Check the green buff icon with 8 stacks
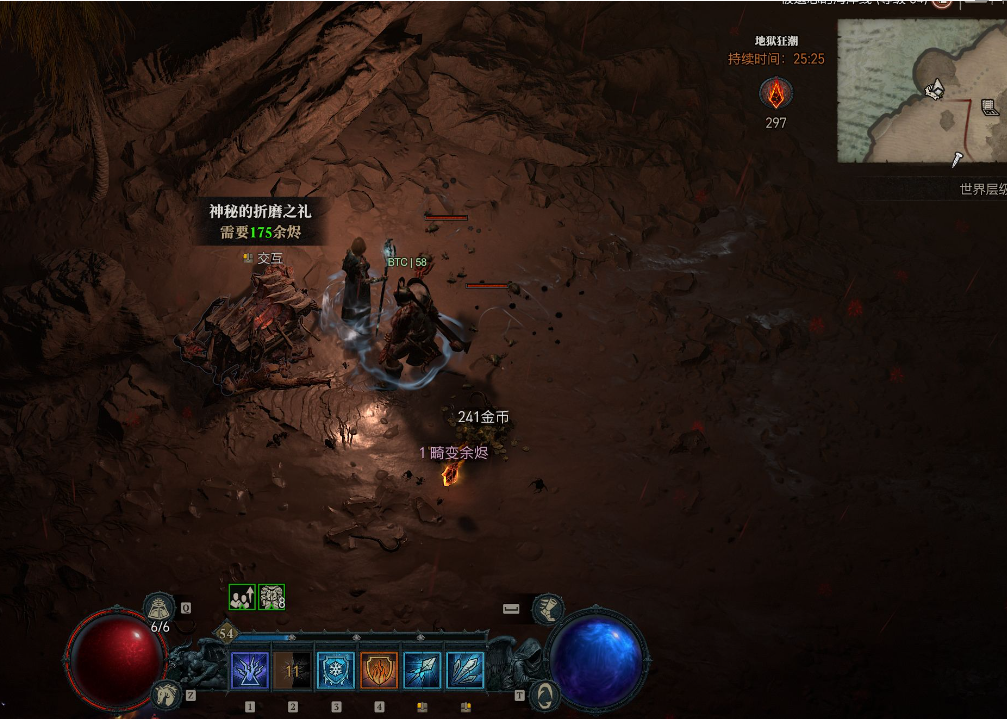Viewport: 1007px width, 719px height. [x=272, y=597]
